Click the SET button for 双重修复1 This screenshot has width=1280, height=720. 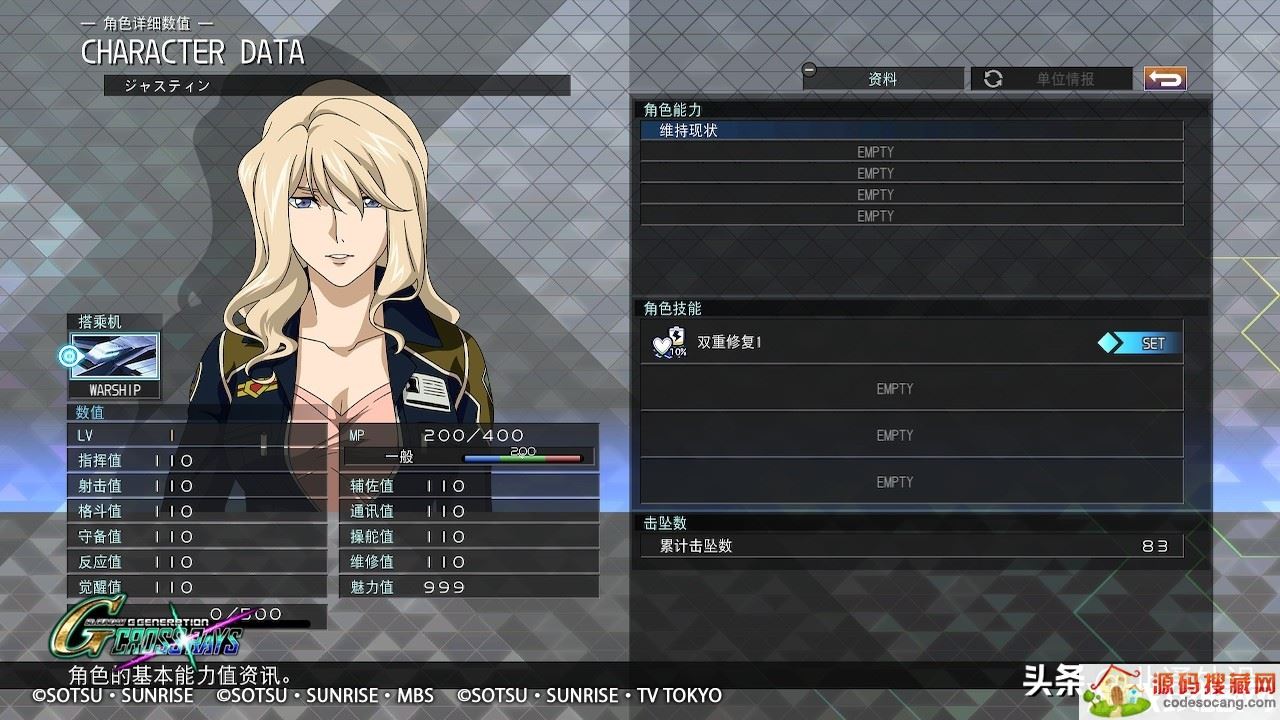point(1140,343)
